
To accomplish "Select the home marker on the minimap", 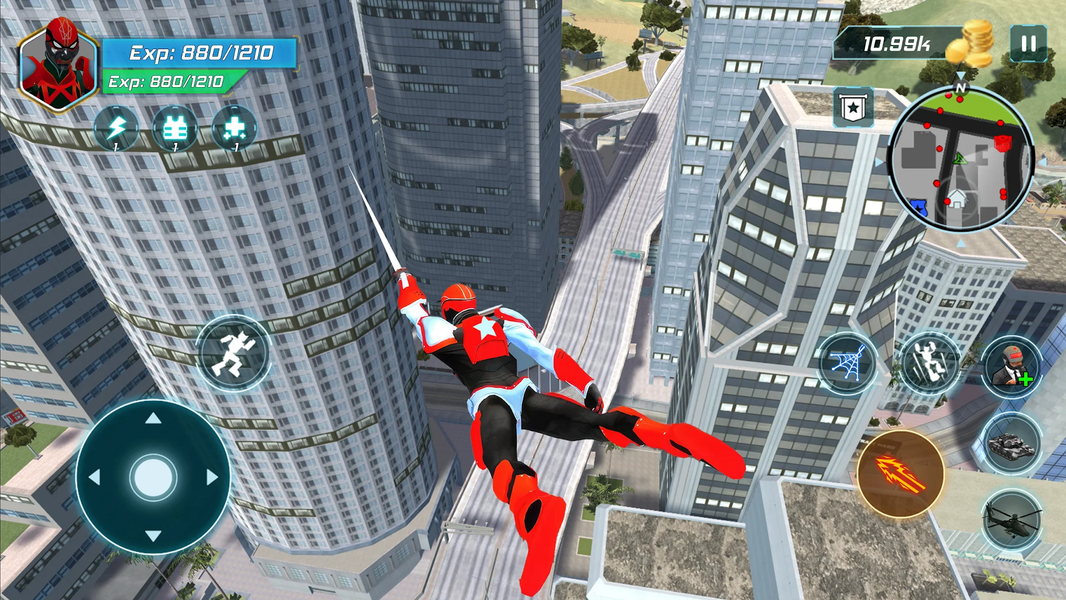I will [x=959, y=198].
